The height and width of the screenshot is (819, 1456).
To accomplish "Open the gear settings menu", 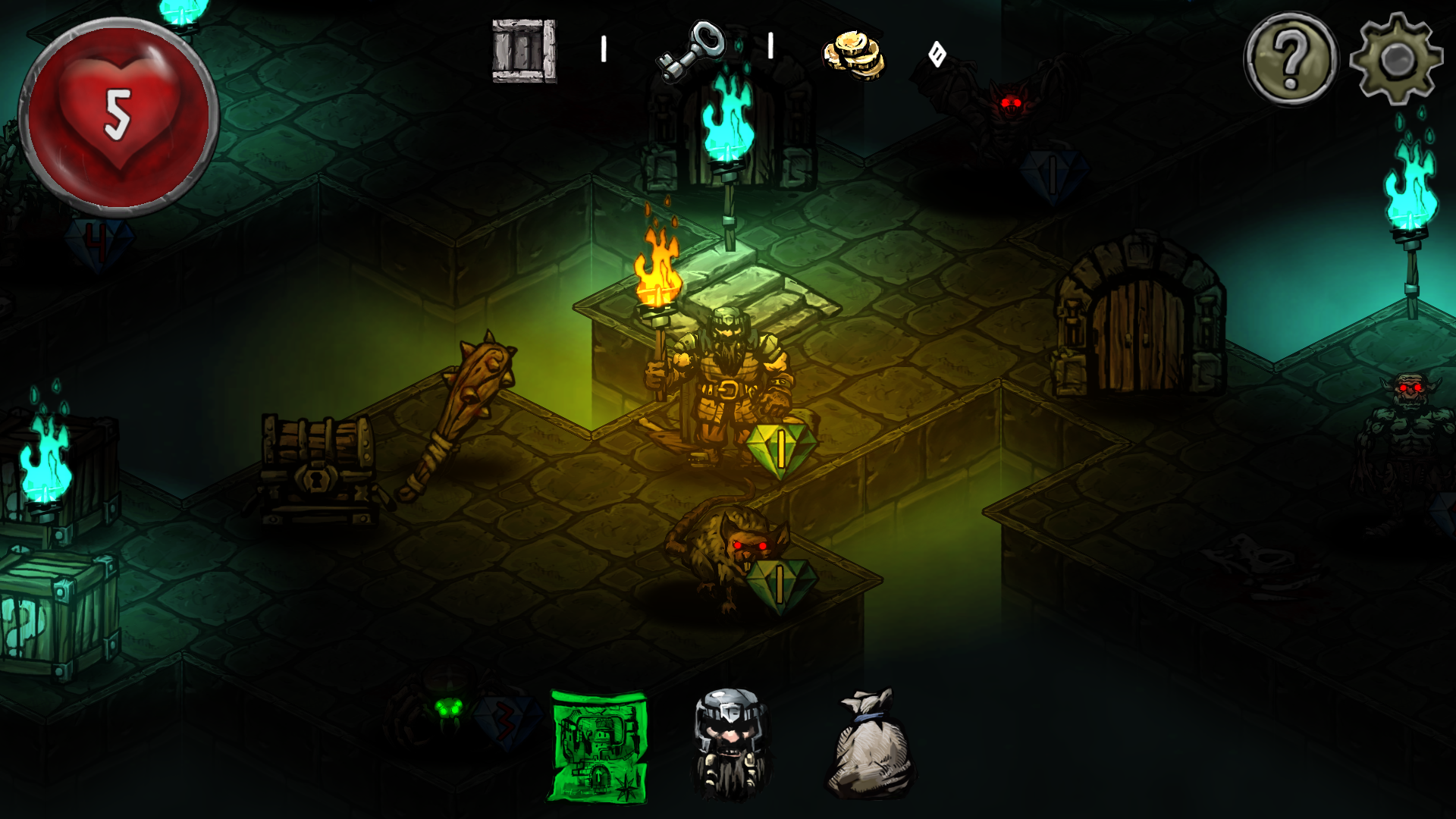I will [x=1396, y=59].
